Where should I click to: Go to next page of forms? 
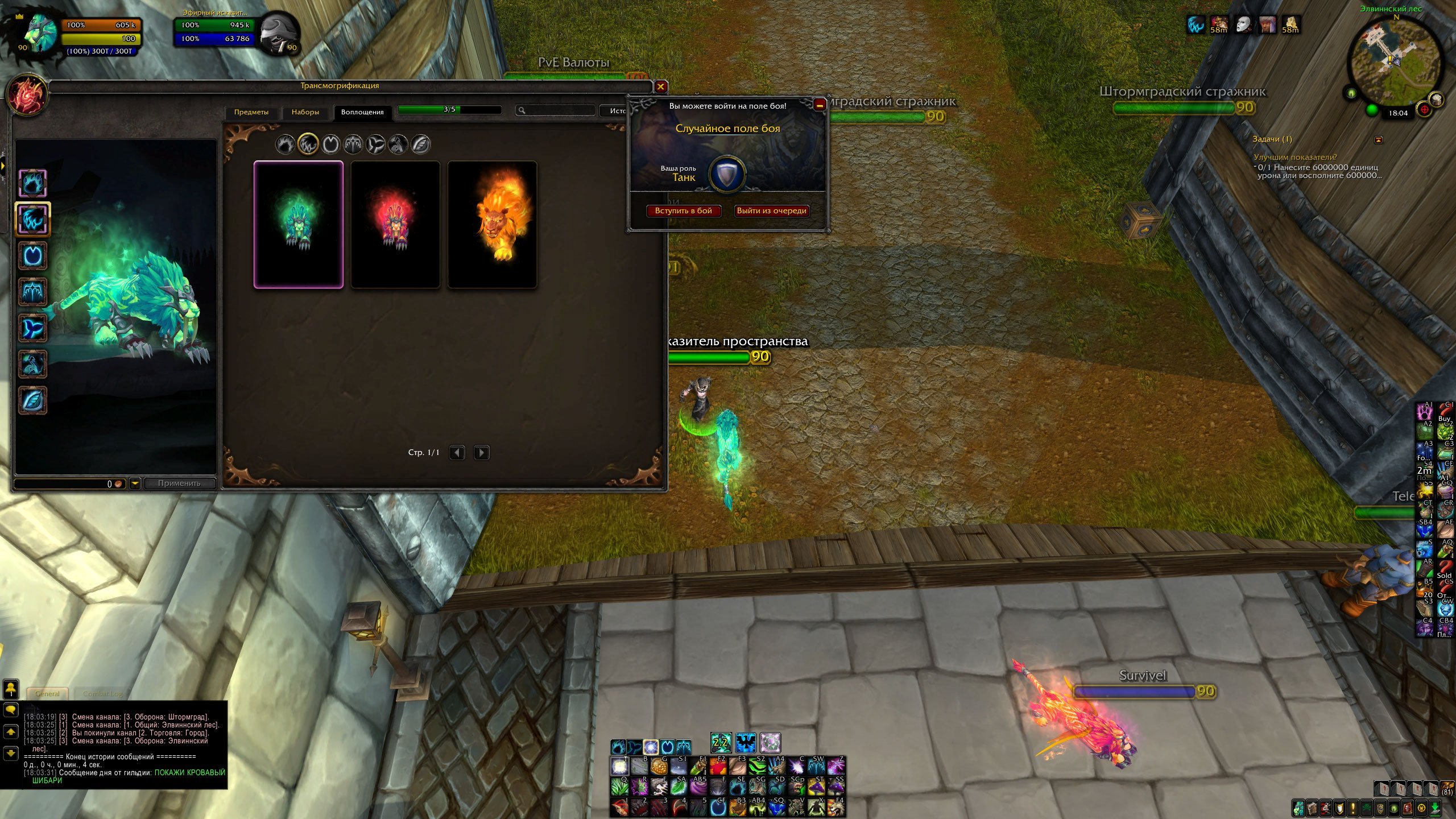click(481, 453)
